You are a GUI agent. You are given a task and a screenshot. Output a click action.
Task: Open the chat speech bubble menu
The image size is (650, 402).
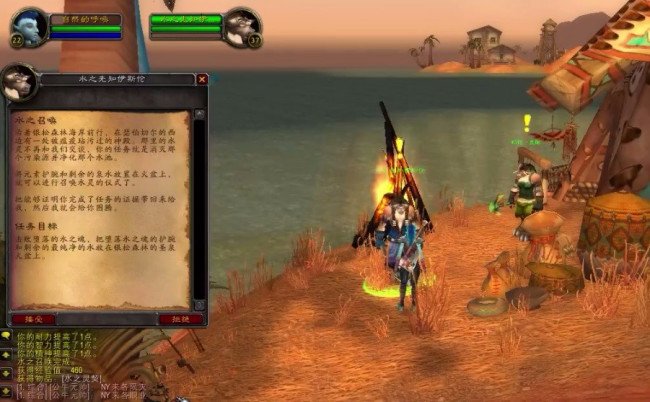click(7, 336)
